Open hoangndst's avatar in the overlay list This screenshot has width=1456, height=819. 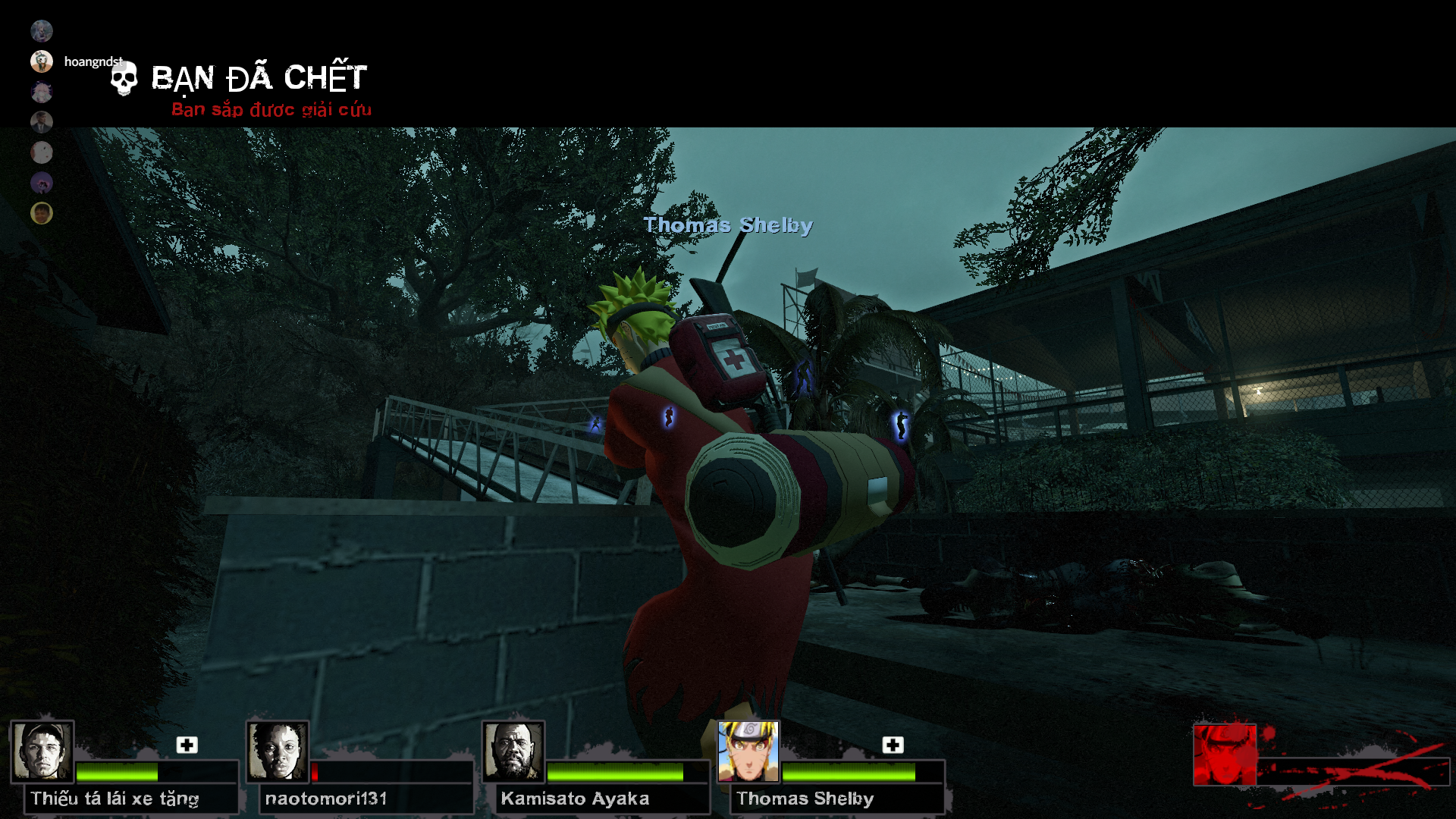(42, 61)
